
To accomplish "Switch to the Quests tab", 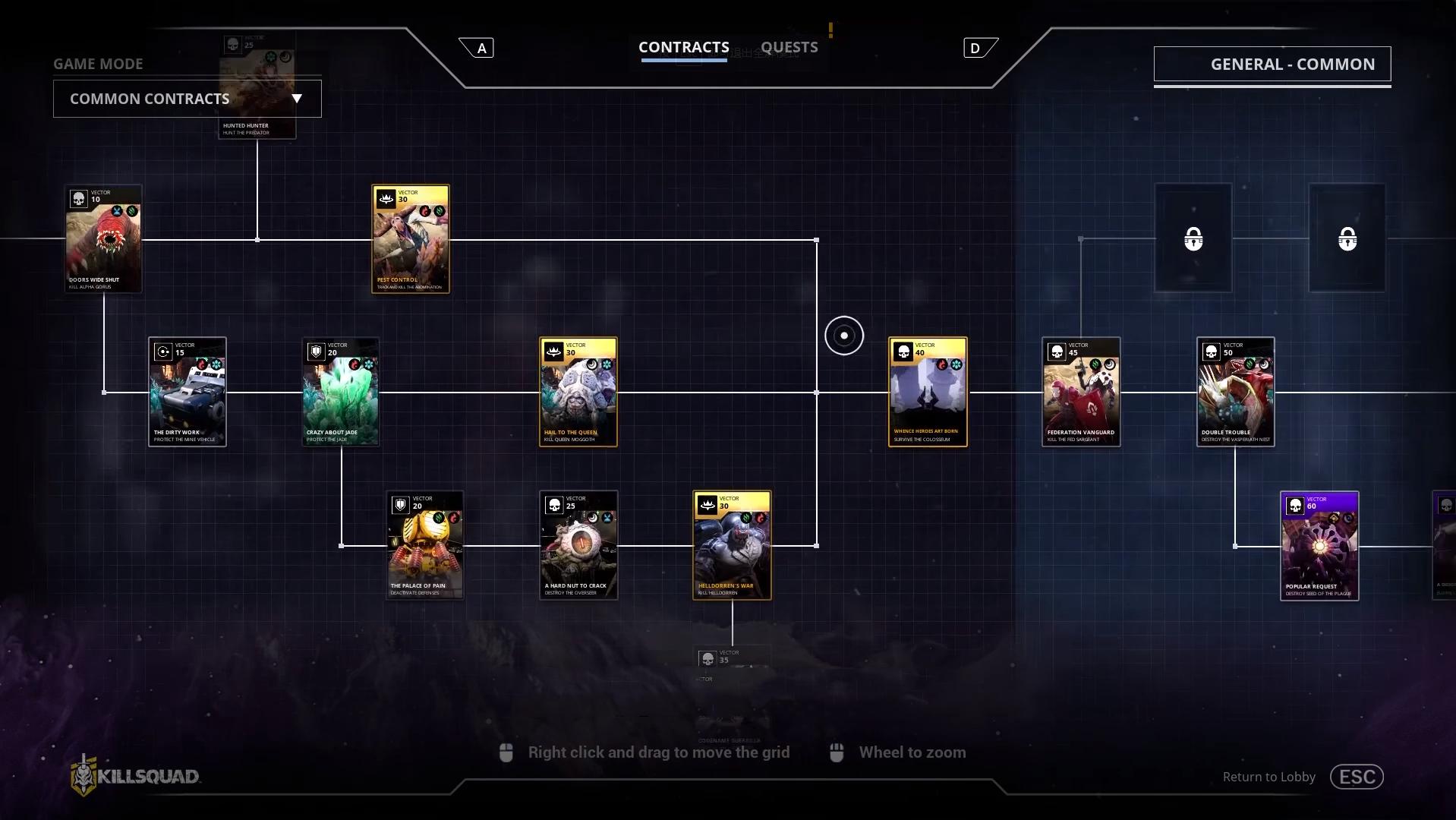I will pos(789,47).
